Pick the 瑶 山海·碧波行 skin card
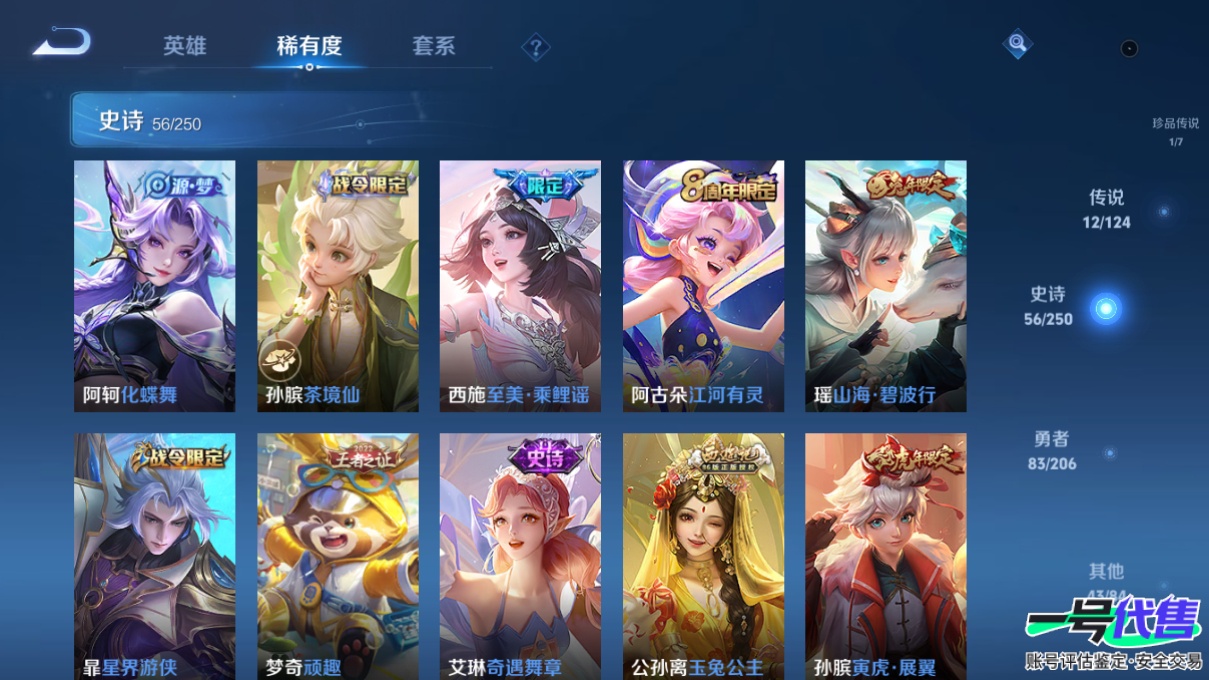The width and height of the screenshot is (1209, 680). pos(885,286)
